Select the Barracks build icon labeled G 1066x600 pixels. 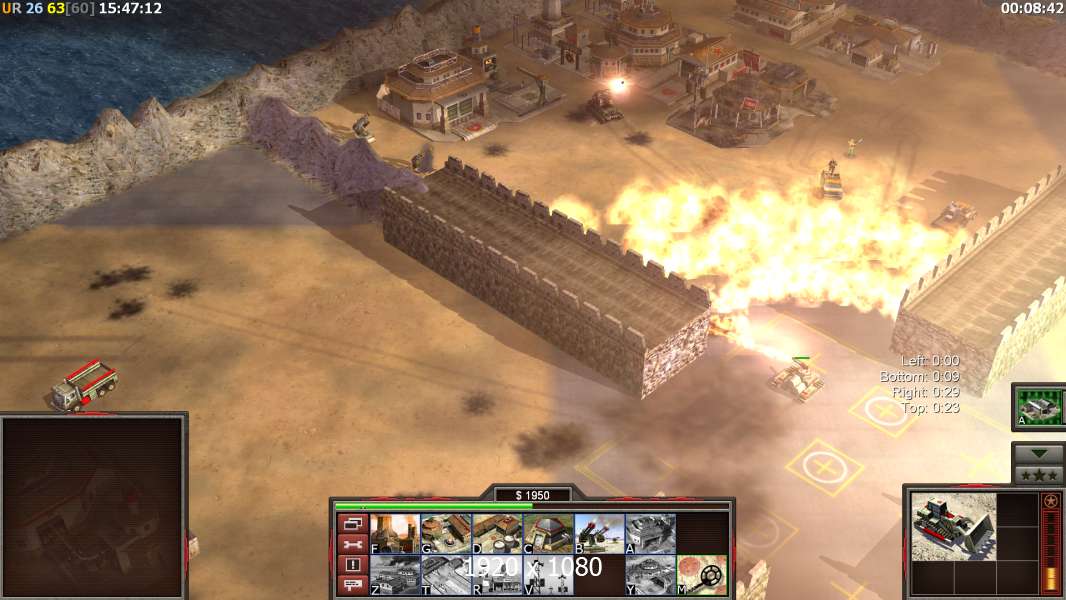[x=446, y=534]
